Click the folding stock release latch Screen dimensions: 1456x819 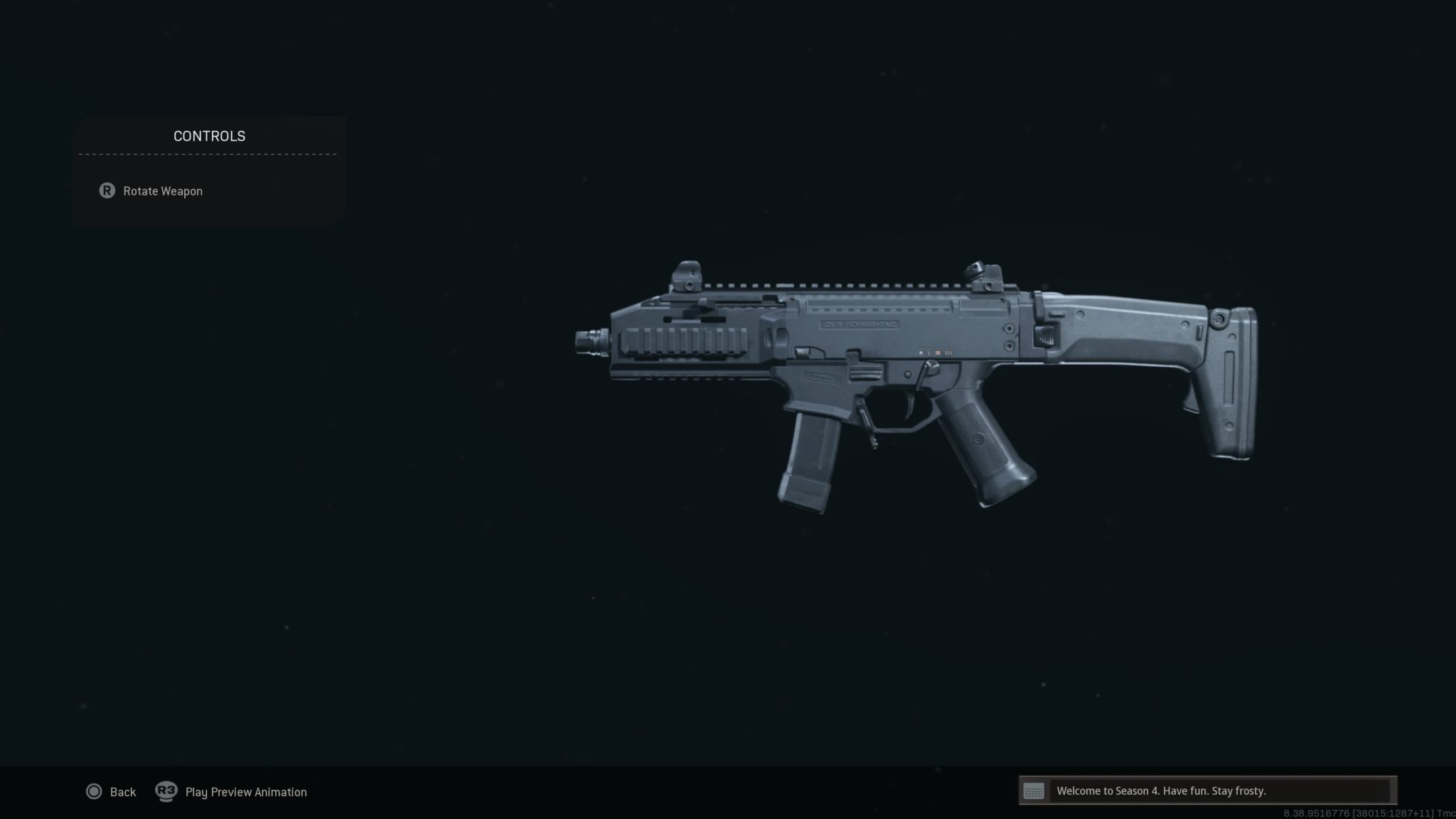(1044, 334)
